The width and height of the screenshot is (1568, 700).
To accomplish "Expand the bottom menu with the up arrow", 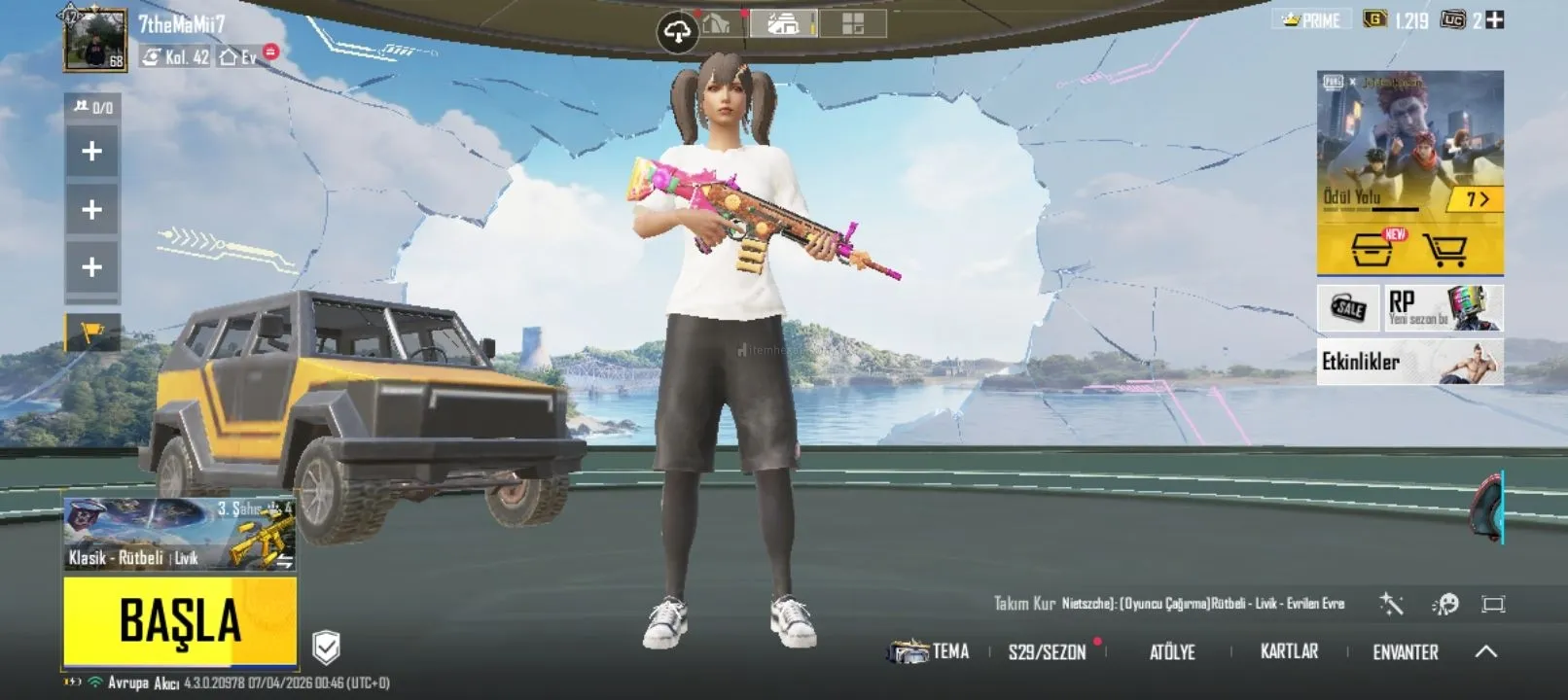I will tap(1486, 651).
